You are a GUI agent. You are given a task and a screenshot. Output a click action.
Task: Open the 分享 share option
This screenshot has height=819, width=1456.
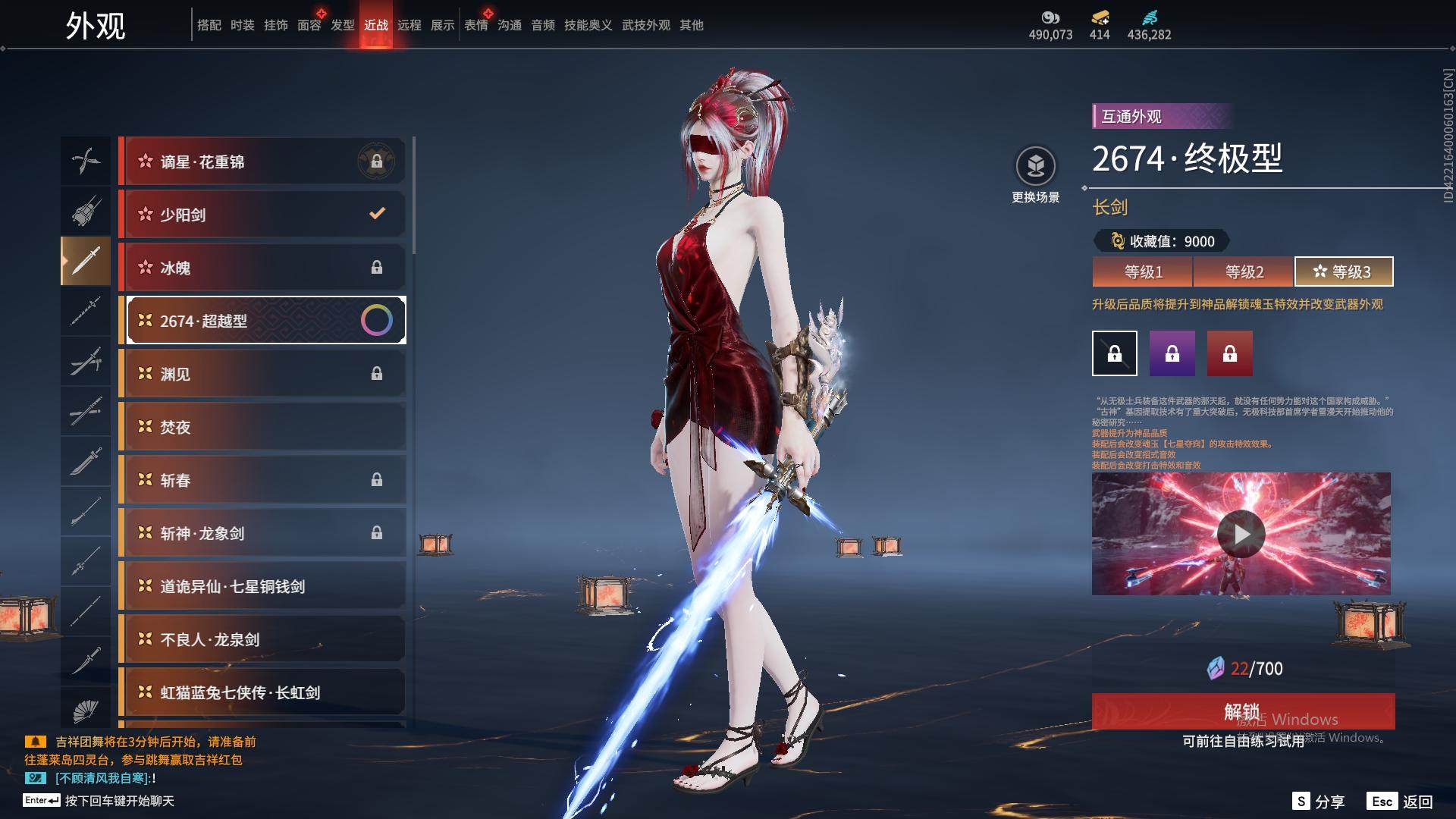(1319, 802)
